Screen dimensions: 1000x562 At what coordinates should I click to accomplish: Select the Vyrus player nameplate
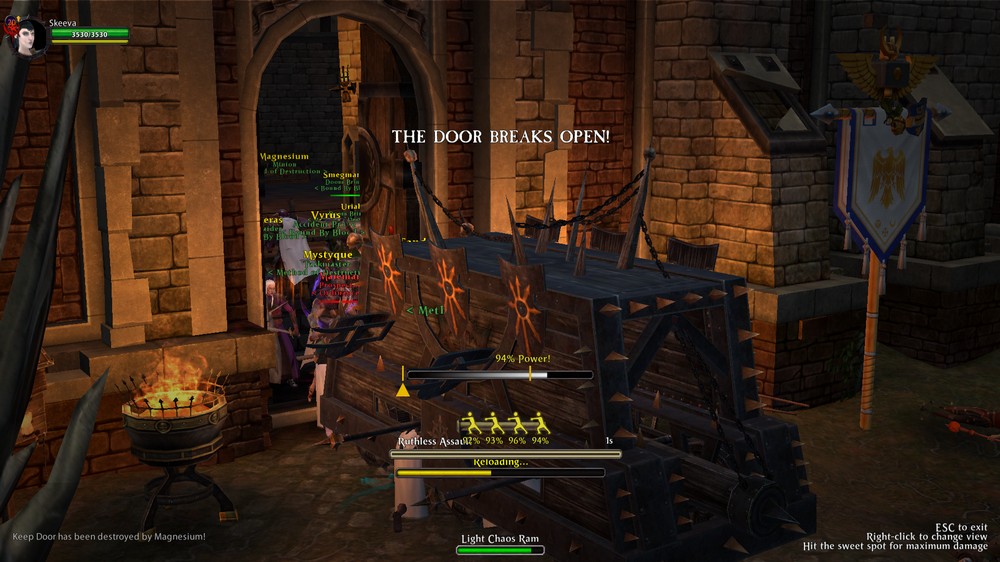tap(326, 215)
